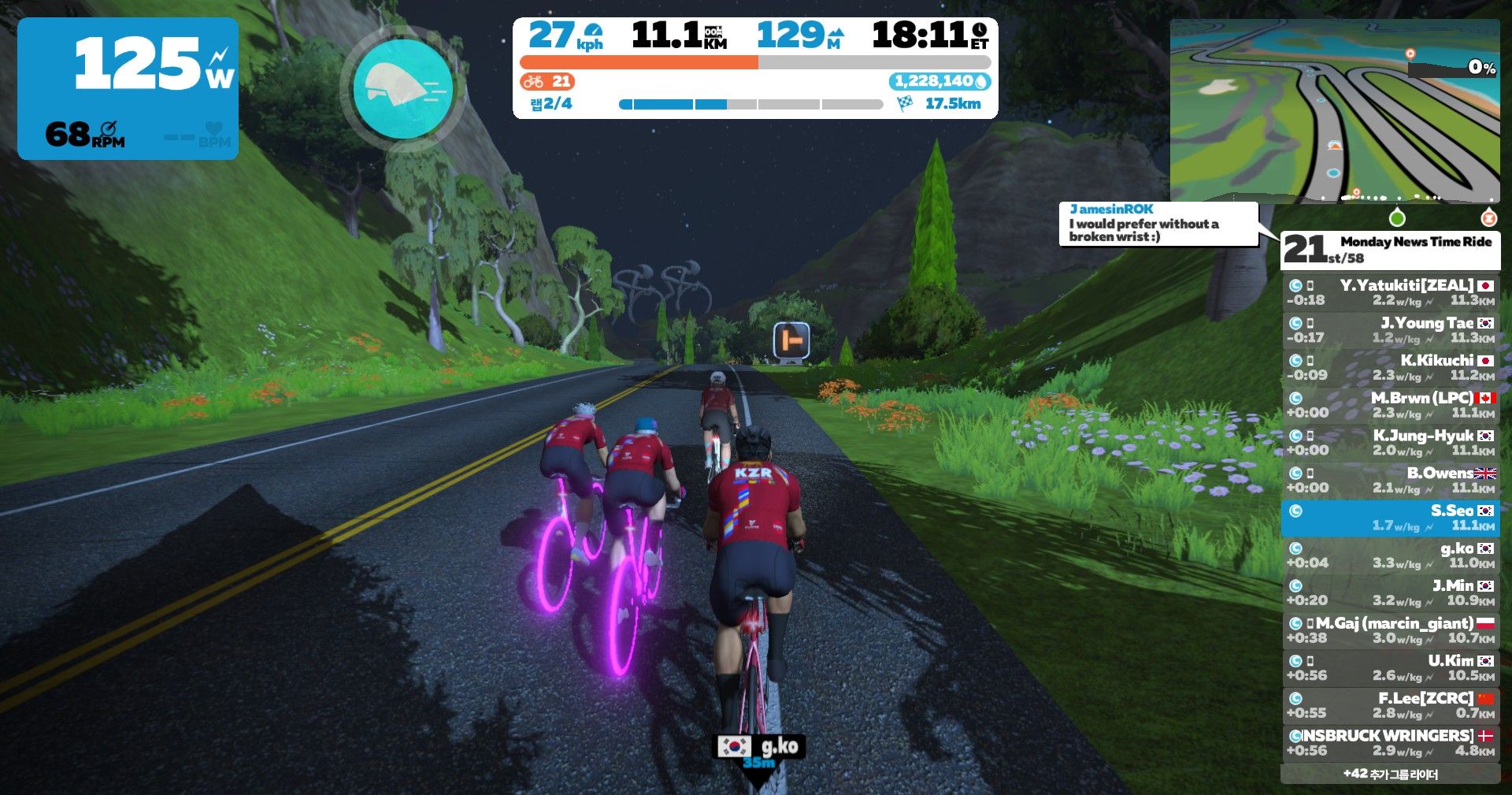
Task: Select U.Kim rider entry
Action: click(x=1390, y=667)
